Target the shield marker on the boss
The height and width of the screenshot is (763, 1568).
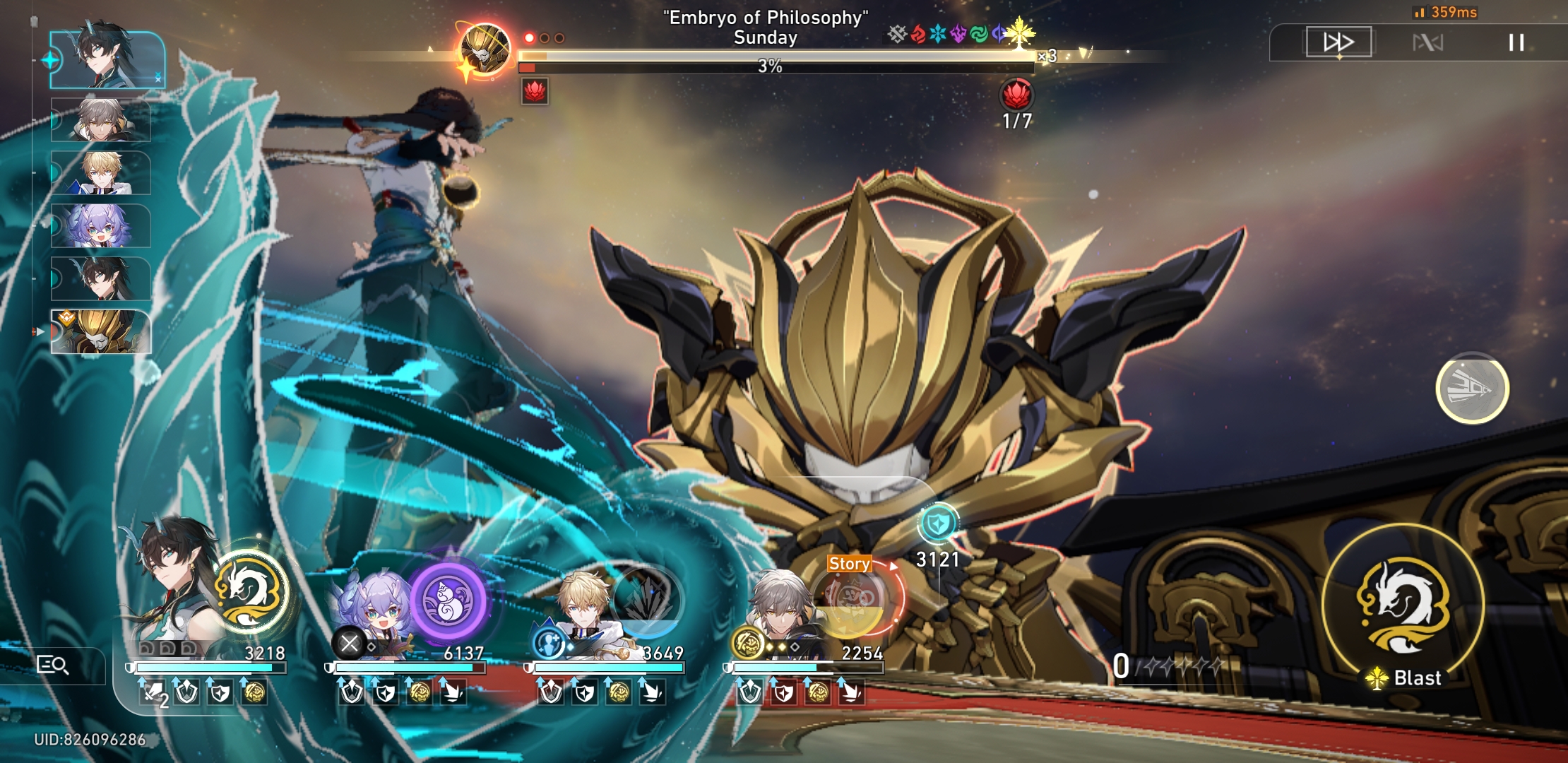point(938,524)
